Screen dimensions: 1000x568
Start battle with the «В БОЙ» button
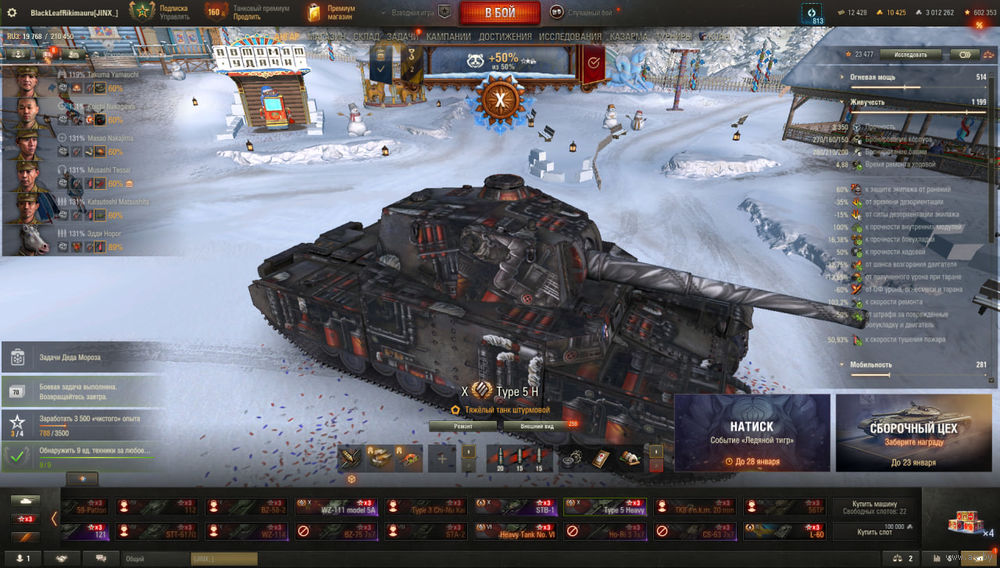click(499, 13)
